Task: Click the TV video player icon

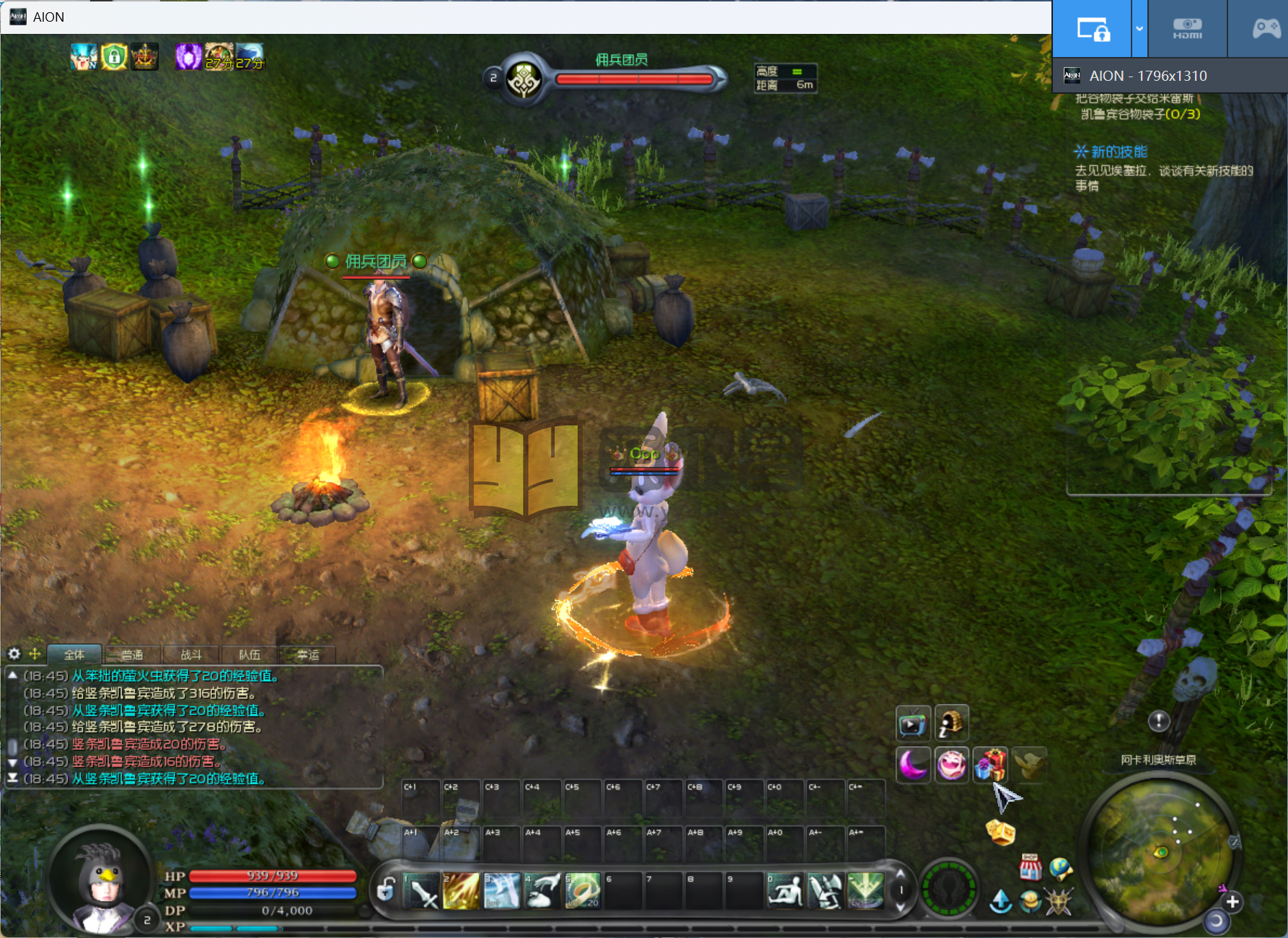Action: coord(913,723)
